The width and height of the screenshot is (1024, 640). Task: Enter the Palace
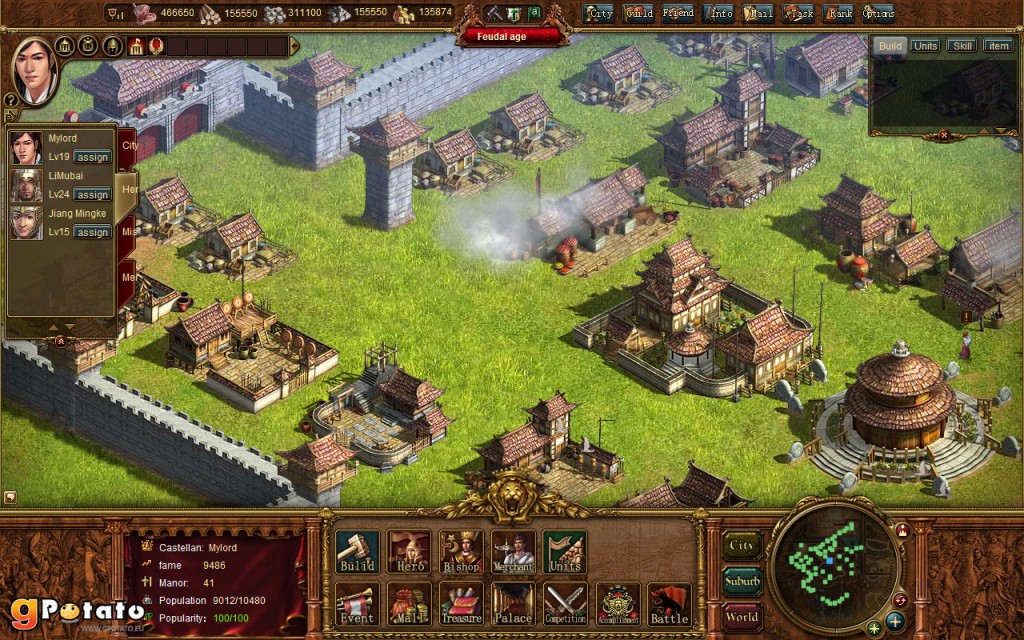513,604
